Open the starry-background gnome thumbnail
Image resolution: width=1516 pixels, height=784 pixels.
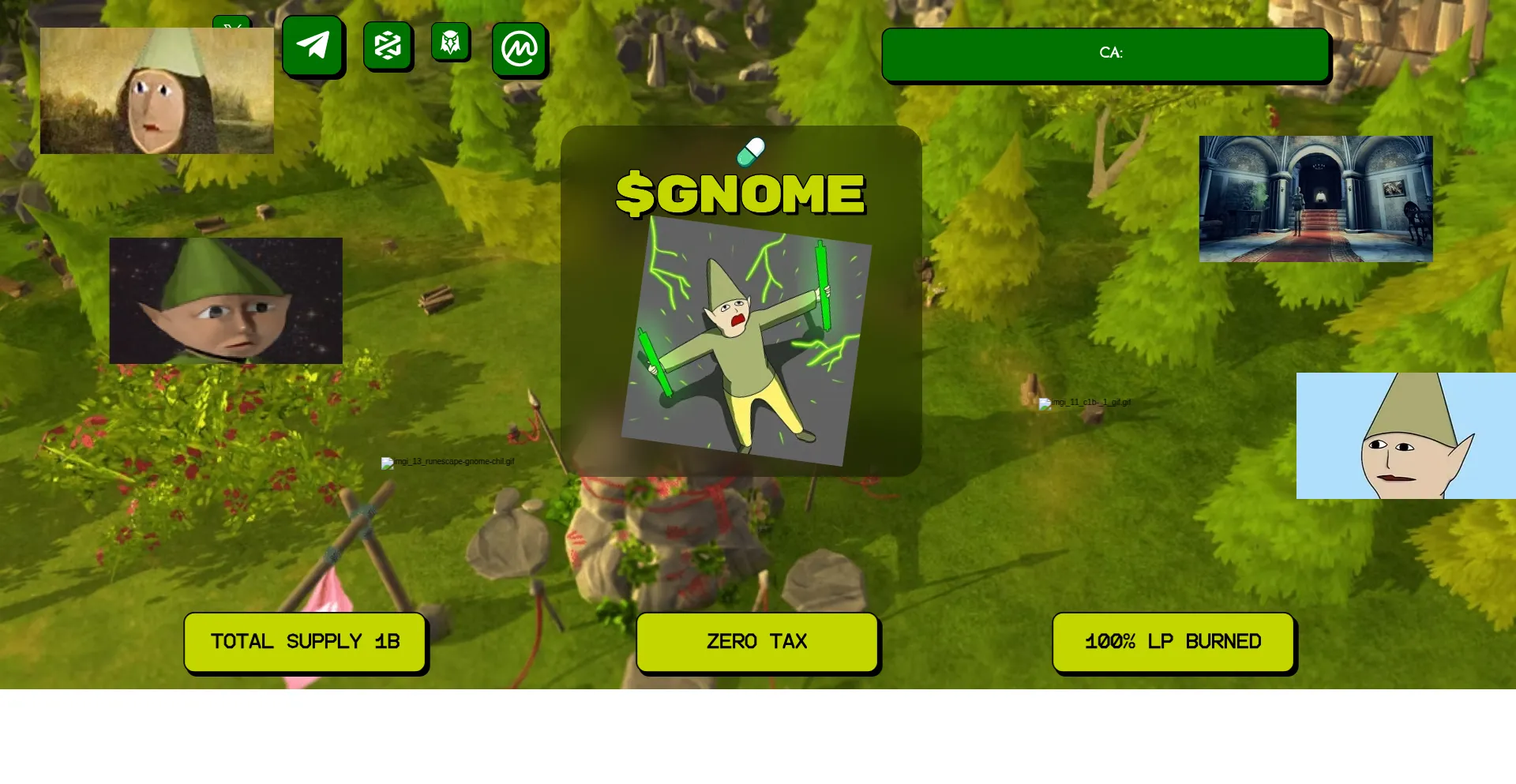[x=226, y=301]
